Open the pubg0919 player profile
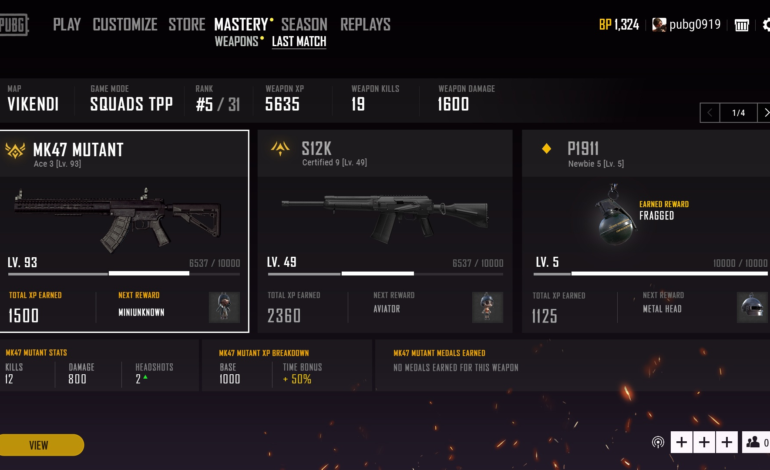770x470 pixels. [x=687, y=25]
